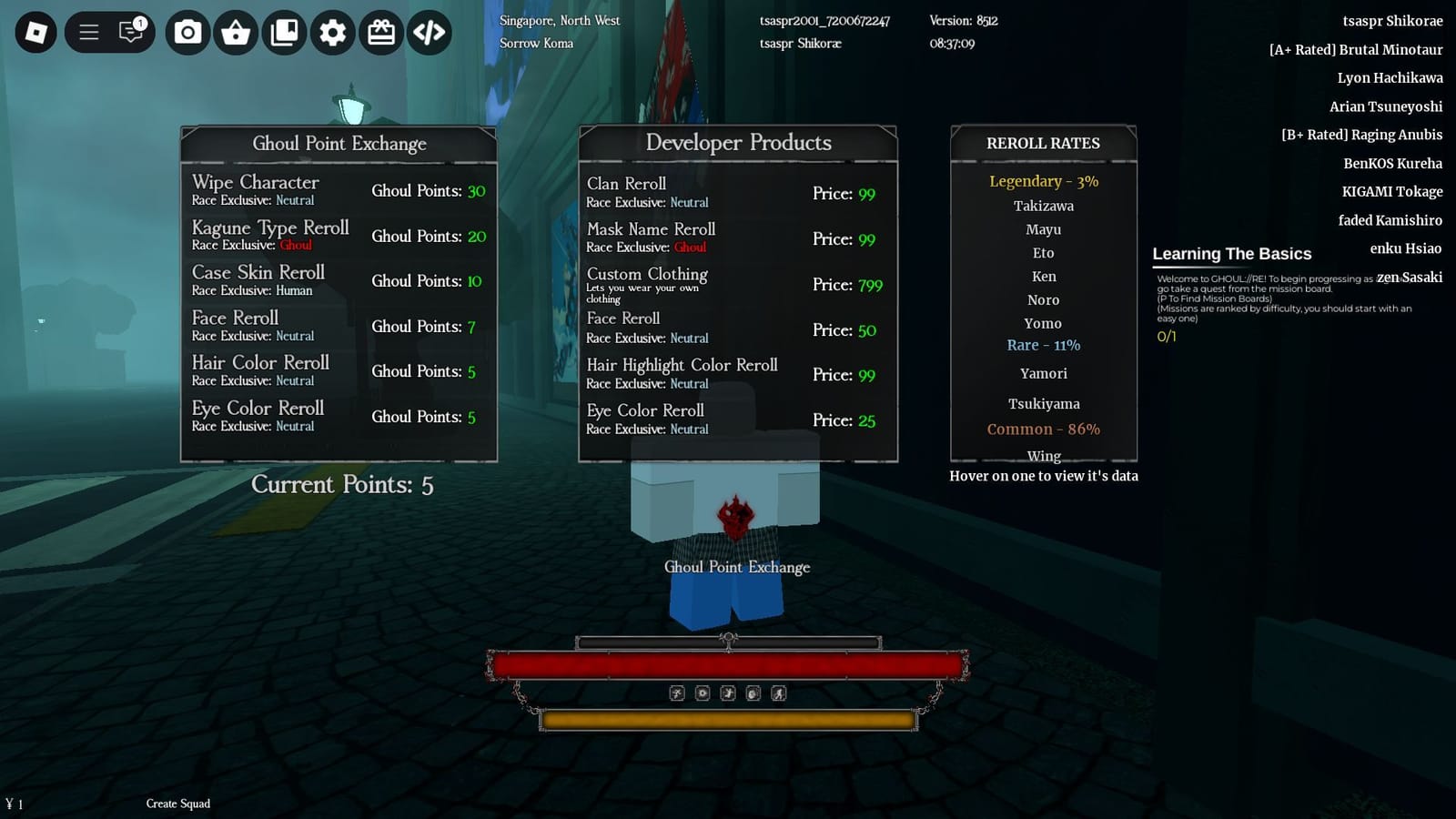Open the gift rewards icon
This screenshot has width=1456, height=819.
coord(381,31)
